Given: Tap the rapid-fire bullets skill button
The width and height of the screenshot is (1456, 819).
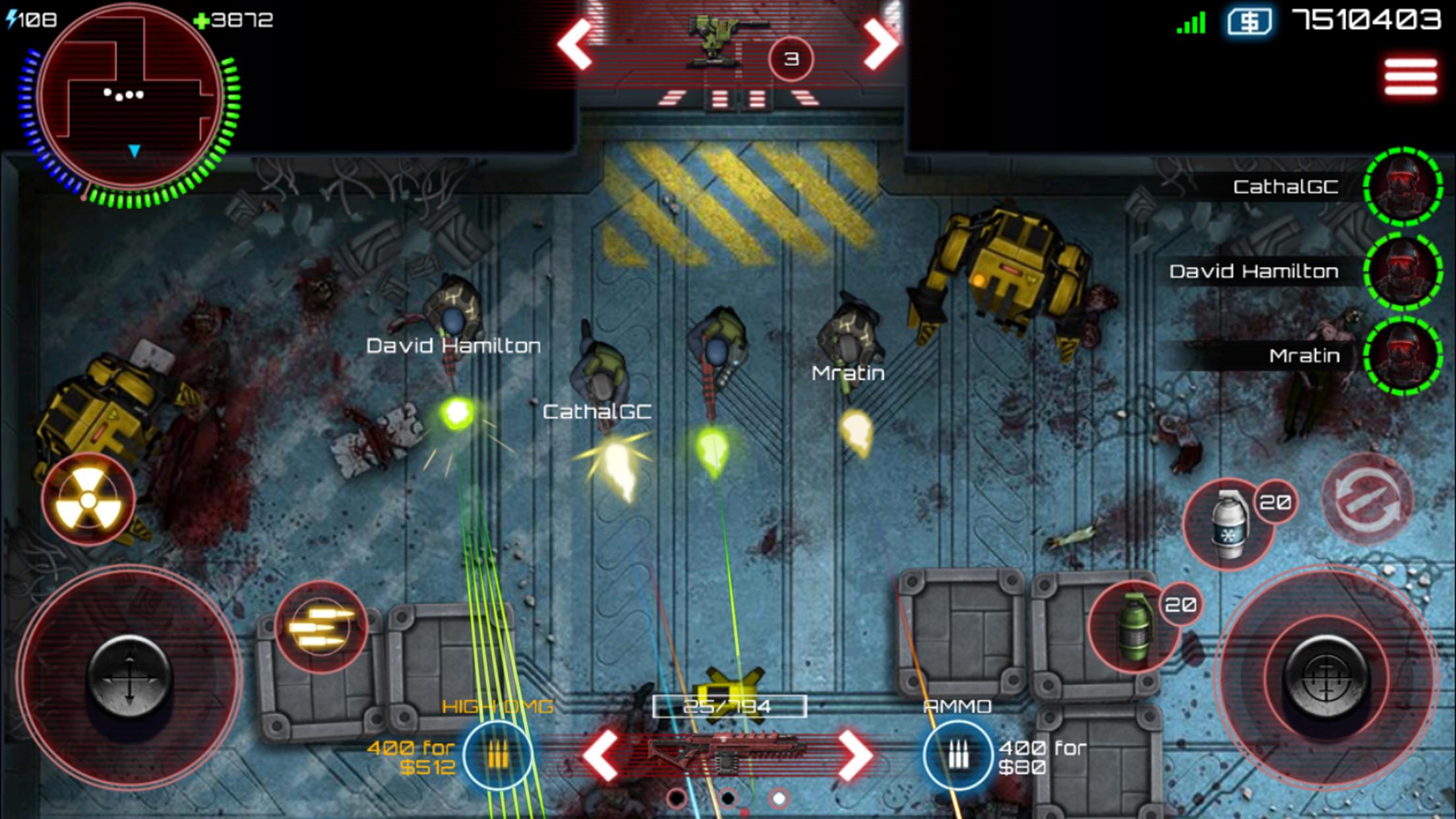Looking at the screenshot, I should [x=321, y=626].
